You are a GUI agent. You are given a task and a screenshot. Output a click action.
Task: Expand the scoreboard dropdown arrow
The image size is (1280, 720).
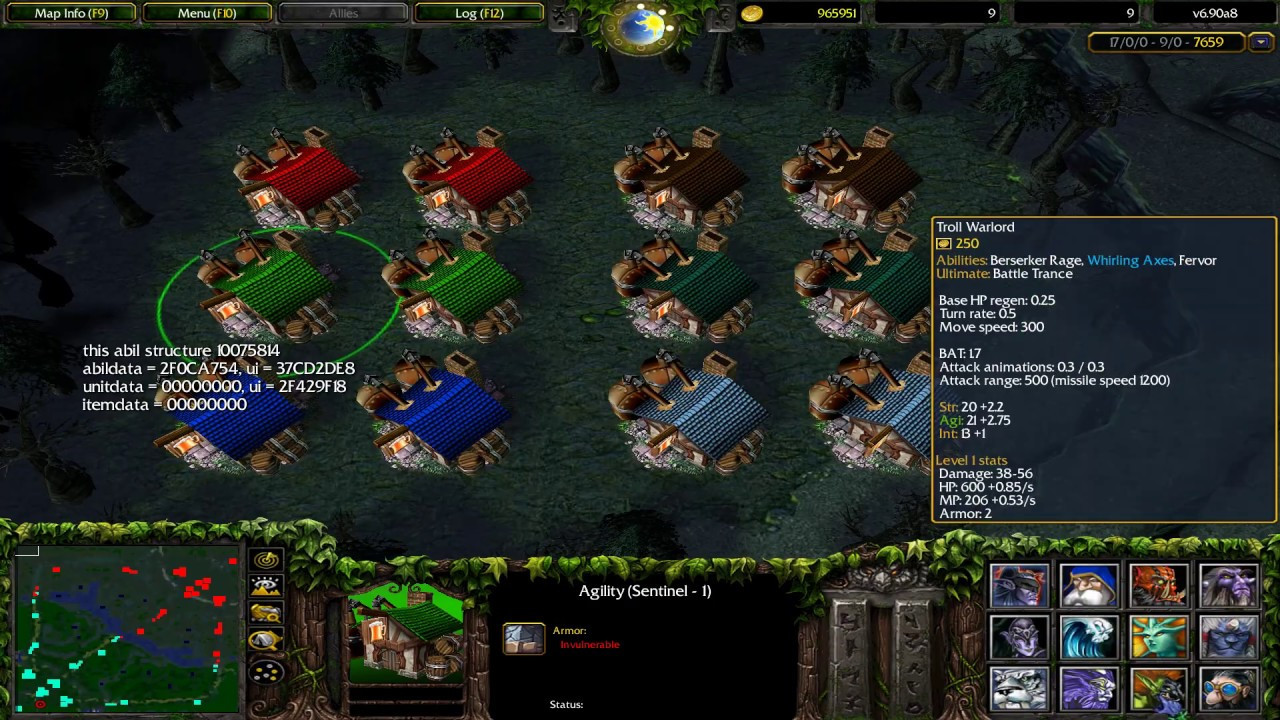[x=1260, y=42]
